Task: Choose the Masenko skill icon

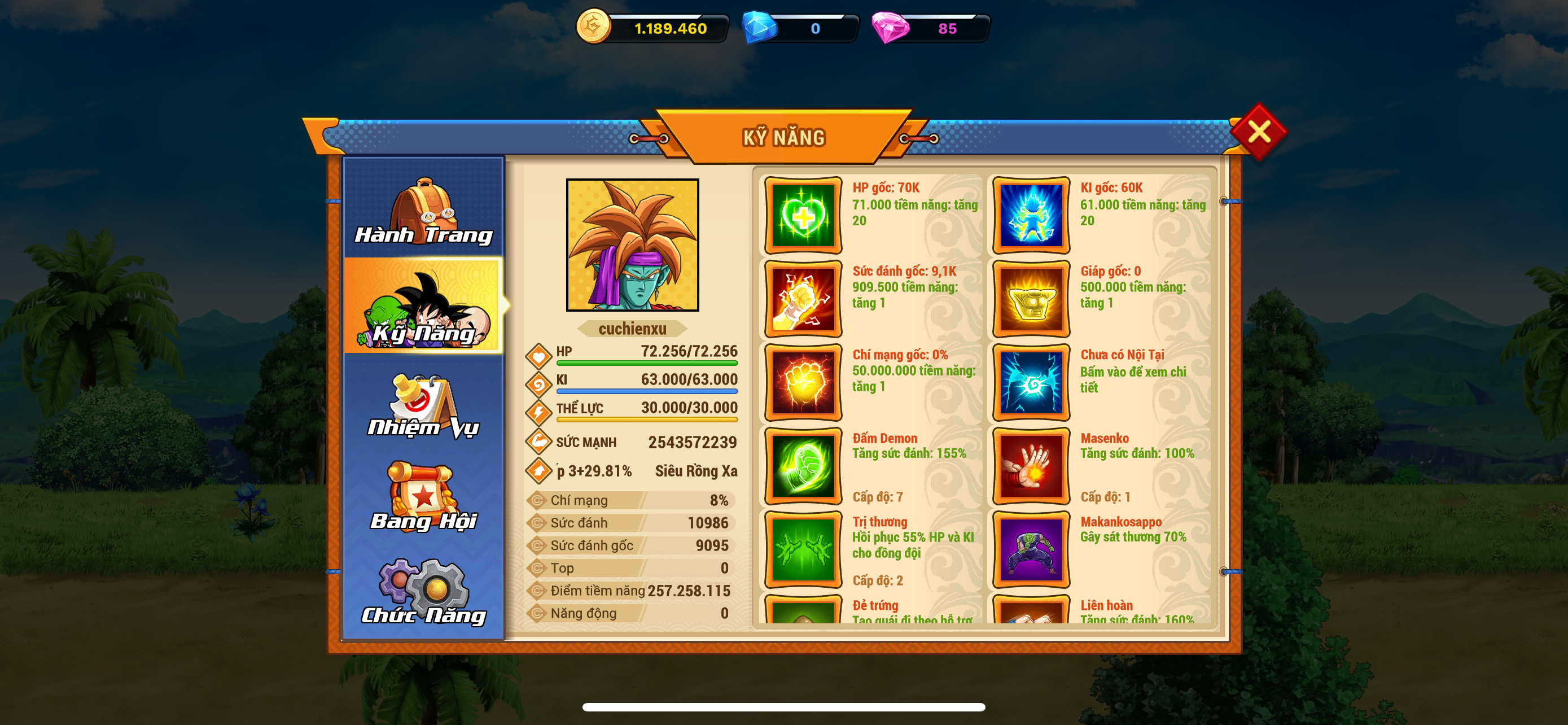Action: pyautogui.click(x=1031, y=466)
